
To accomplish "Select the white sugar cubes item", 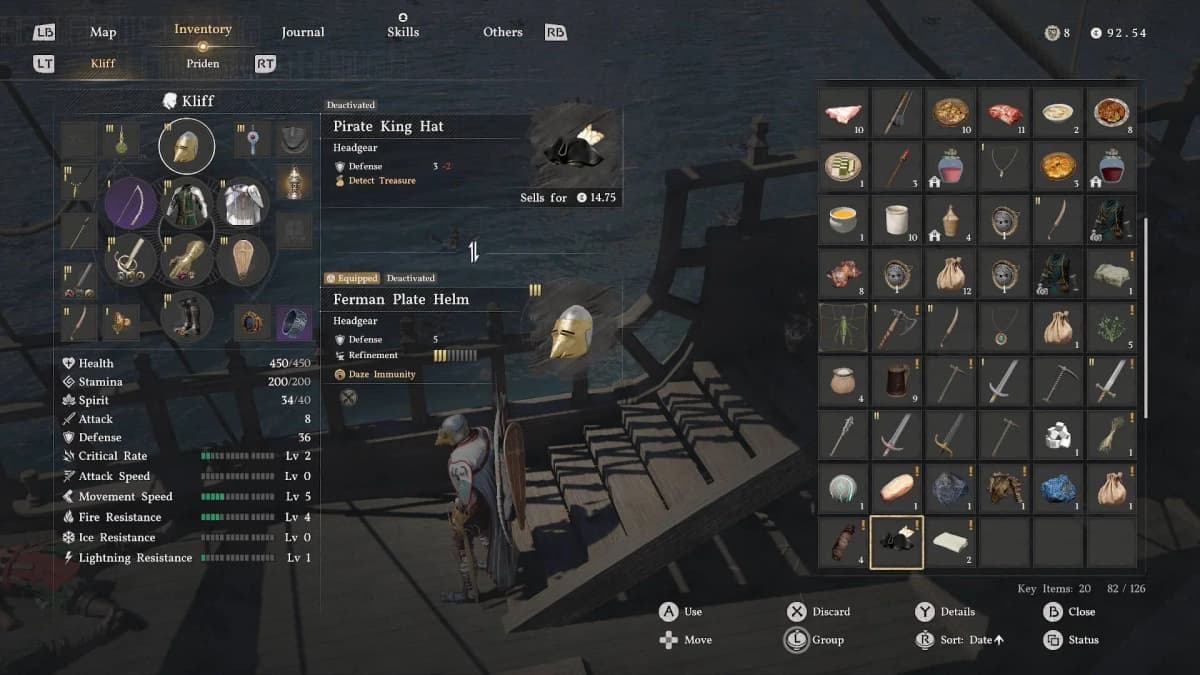I will (1057, 434).
